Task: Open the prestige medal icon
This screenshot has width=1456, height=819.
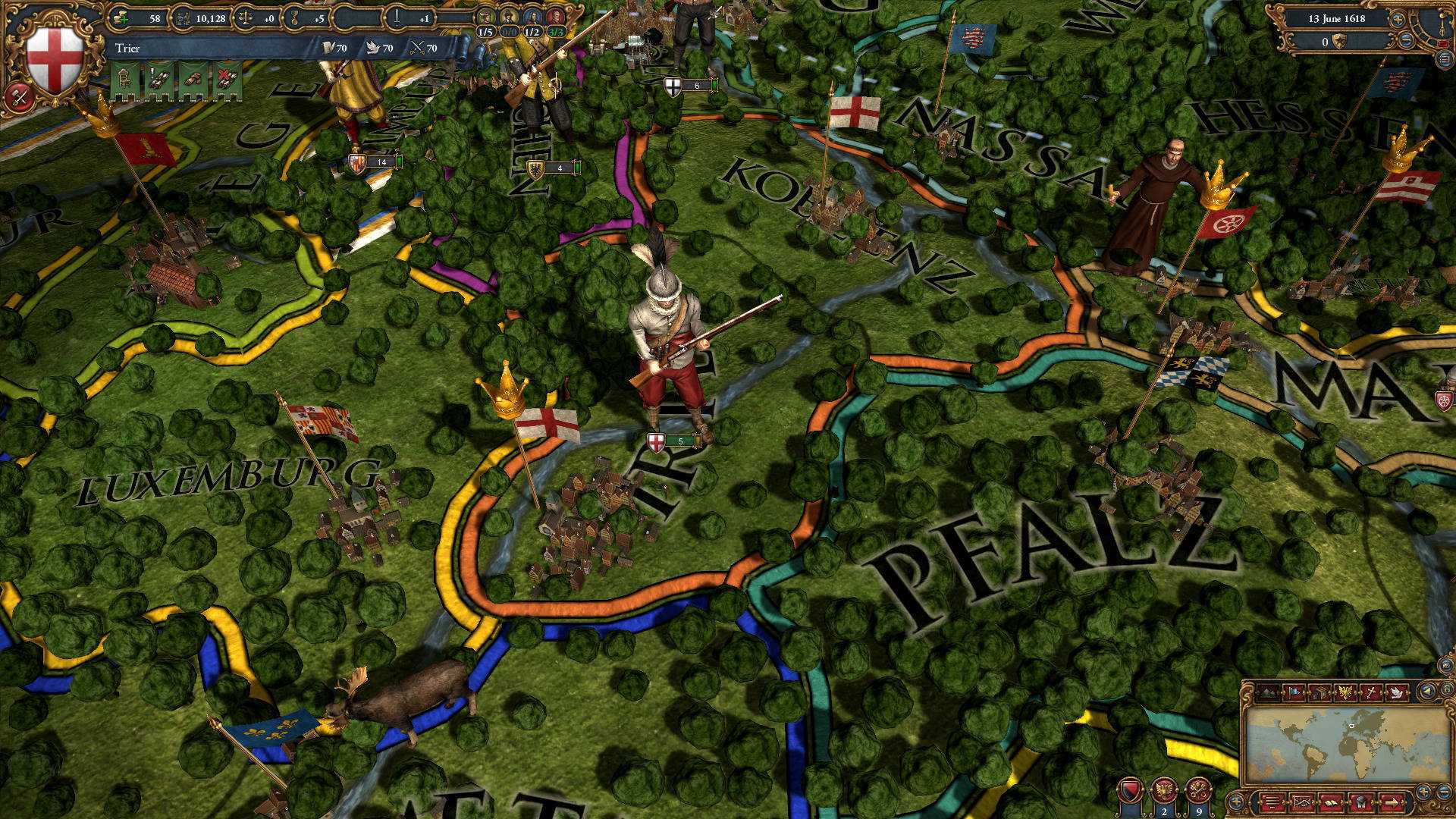Action: click(295, 17)
